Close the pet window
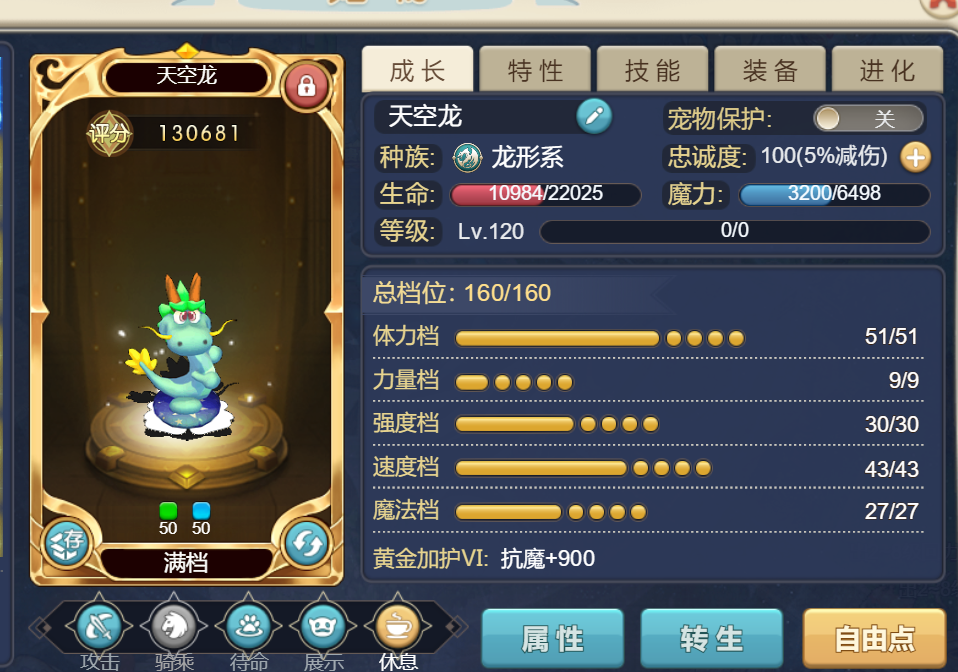 click(x=942, y=5)
